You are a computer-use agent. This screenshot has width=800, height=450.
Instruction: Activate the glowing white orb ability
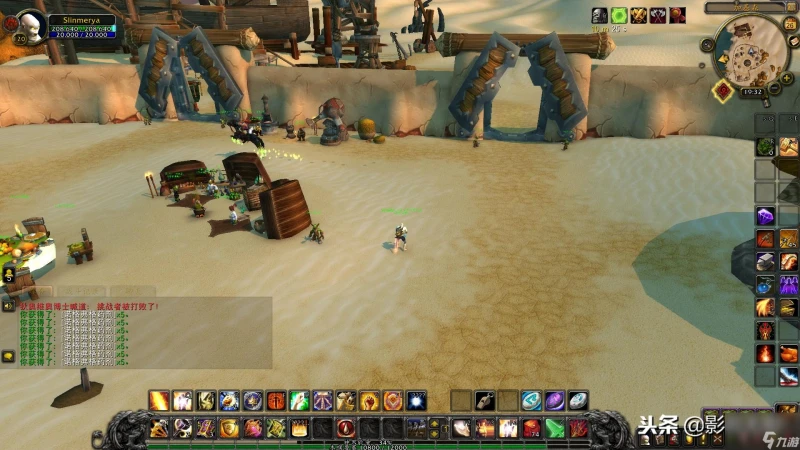click(415, 401)
